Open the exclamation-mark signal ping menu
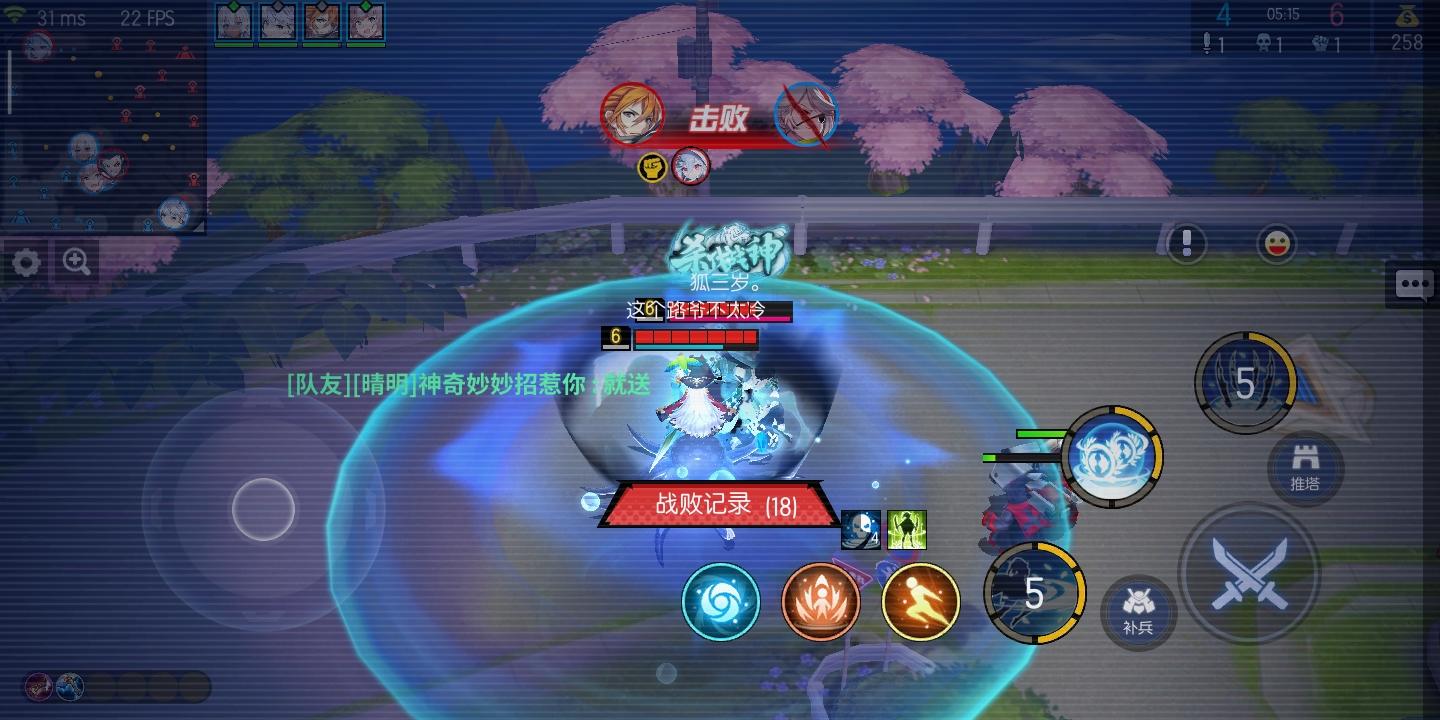 pyautogui.click(x=1186, y=243)
